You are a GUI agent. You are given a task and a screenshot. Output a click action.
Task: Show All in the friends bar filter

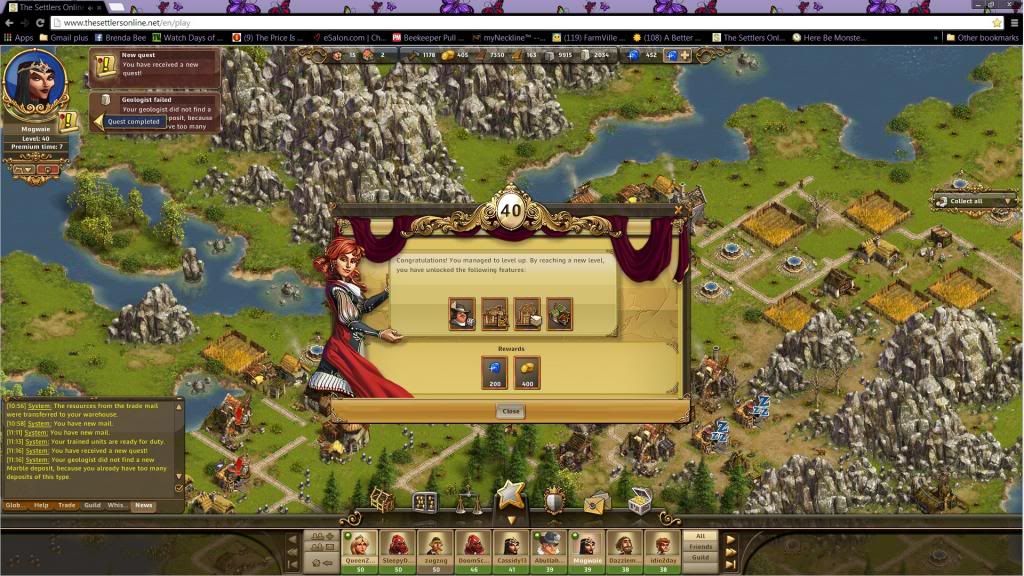(x=700, y=536)
